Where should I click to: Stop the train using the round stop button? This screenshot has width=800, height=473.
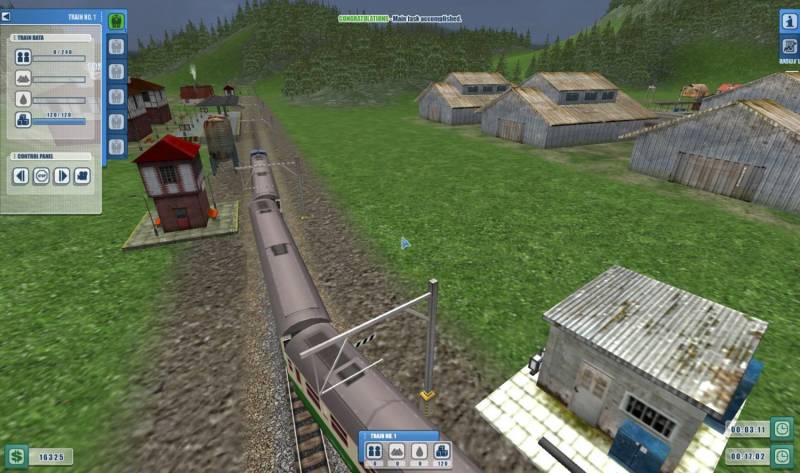point(41,176)
